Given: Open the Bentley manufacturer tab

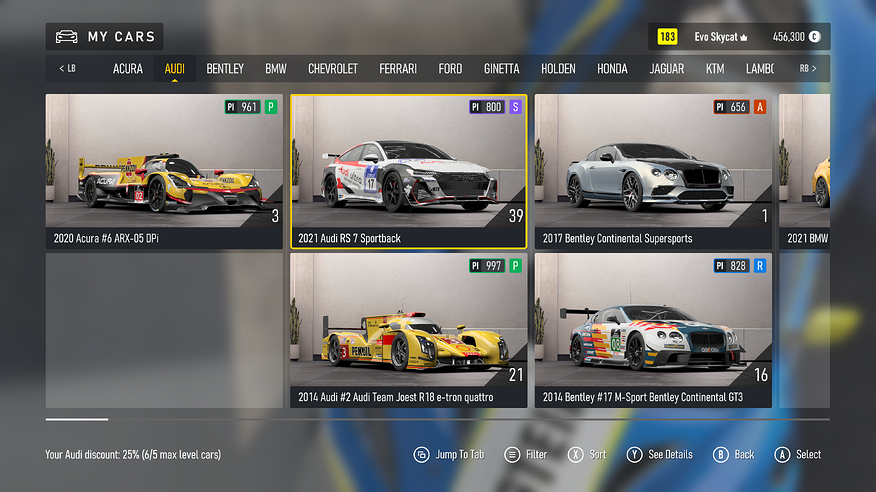Looking at the screenshot, I should (x=225, y=69).
